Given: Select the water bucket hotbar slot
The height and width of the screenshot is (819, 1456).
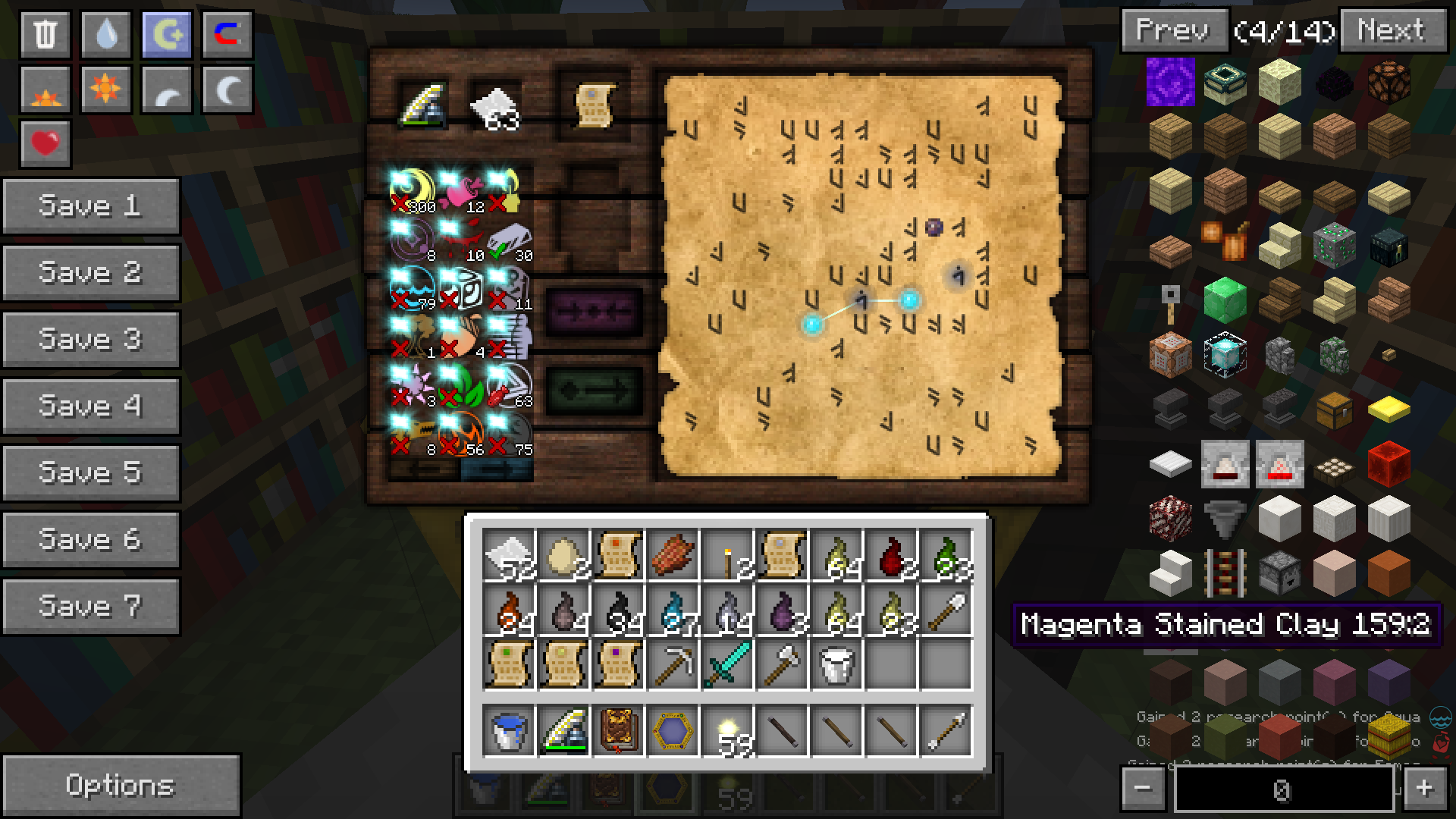Looking at the screenshot, I should pyautogui.click(x=508, y=731).
